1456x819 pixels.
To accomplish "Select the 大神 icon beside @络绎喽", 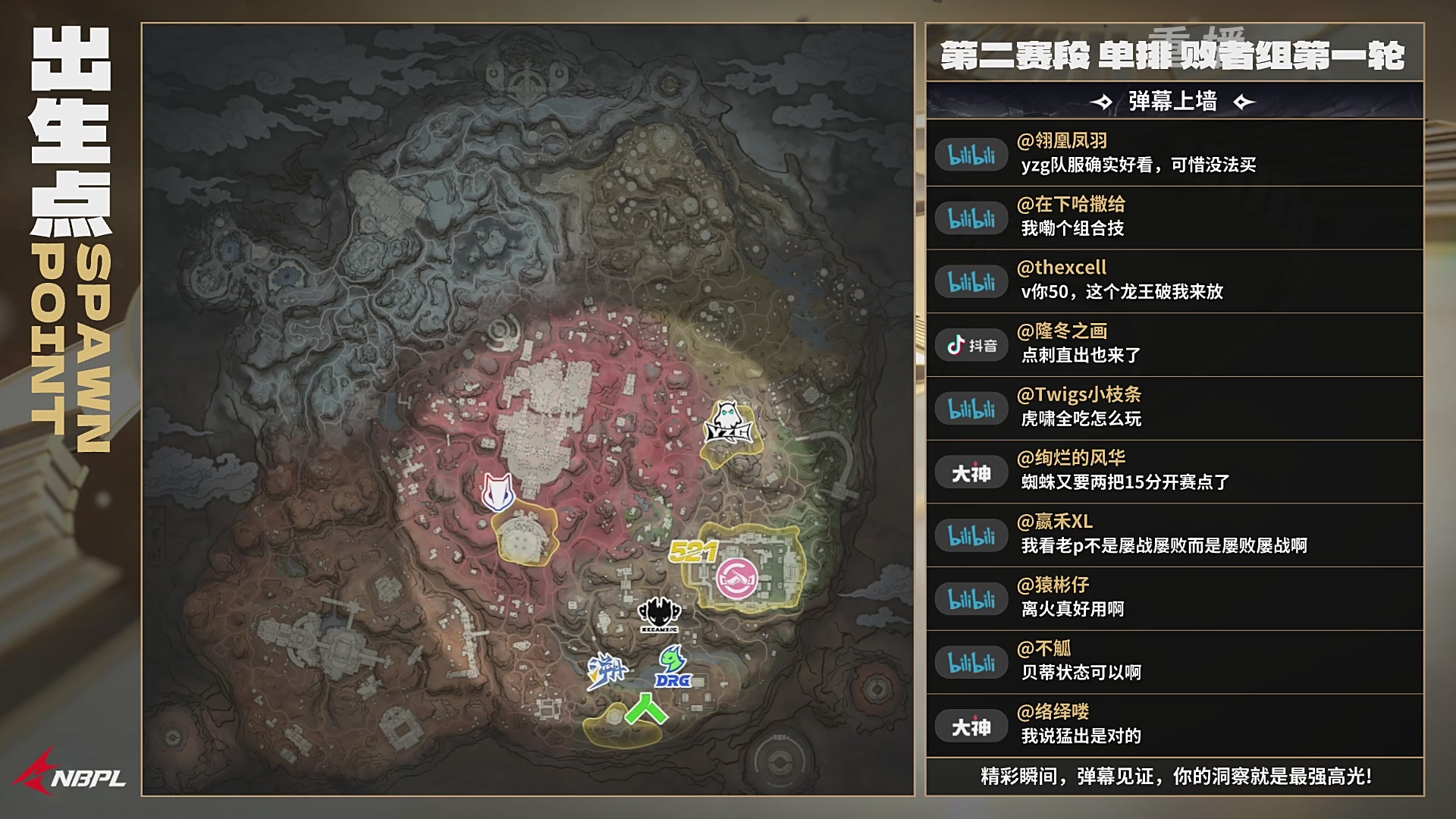I will click(971, 726).
